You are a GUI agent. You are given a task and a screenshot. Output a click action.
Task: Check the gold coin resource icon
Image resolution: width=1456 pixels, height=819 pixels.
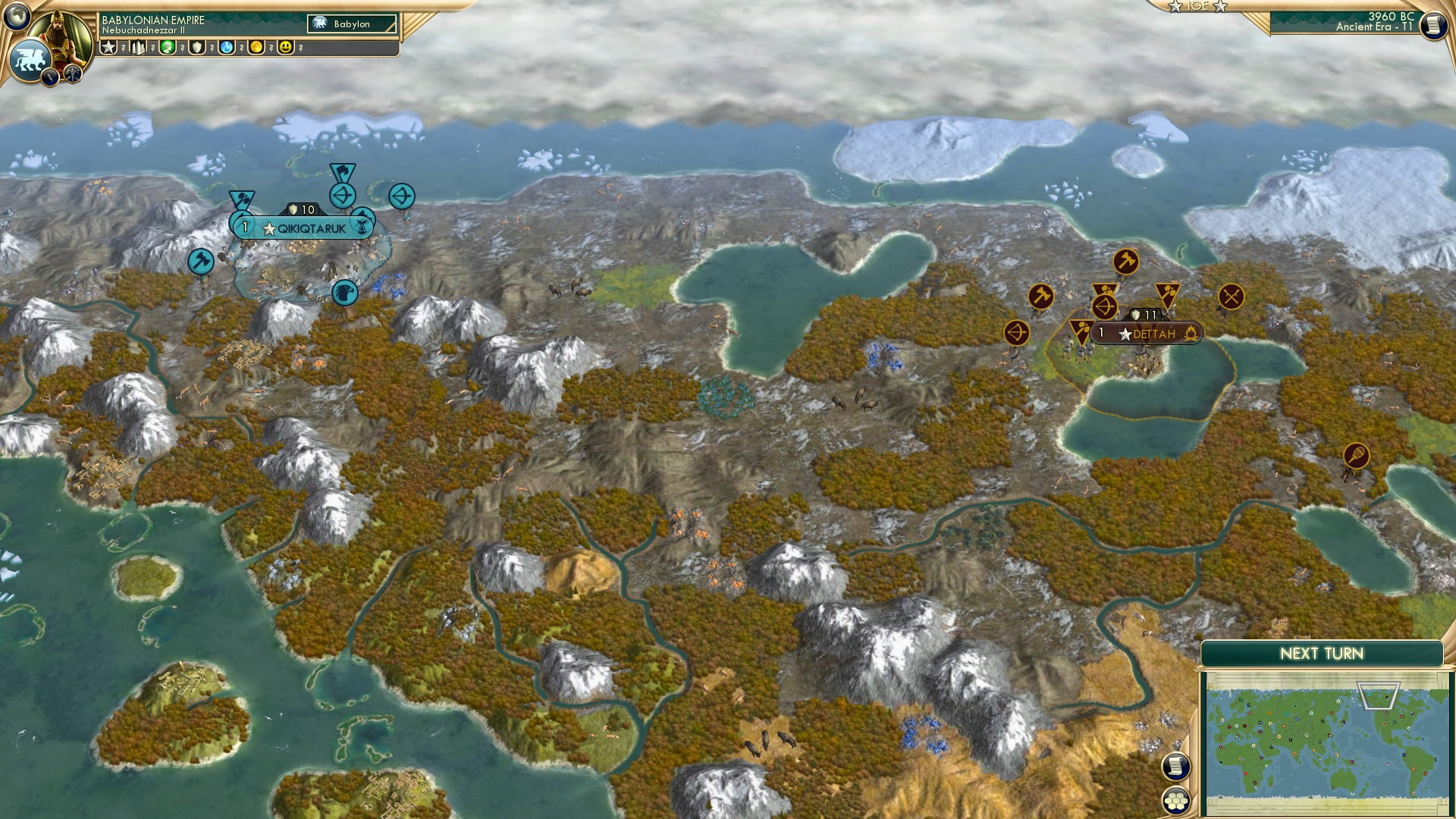pos(256,47)
